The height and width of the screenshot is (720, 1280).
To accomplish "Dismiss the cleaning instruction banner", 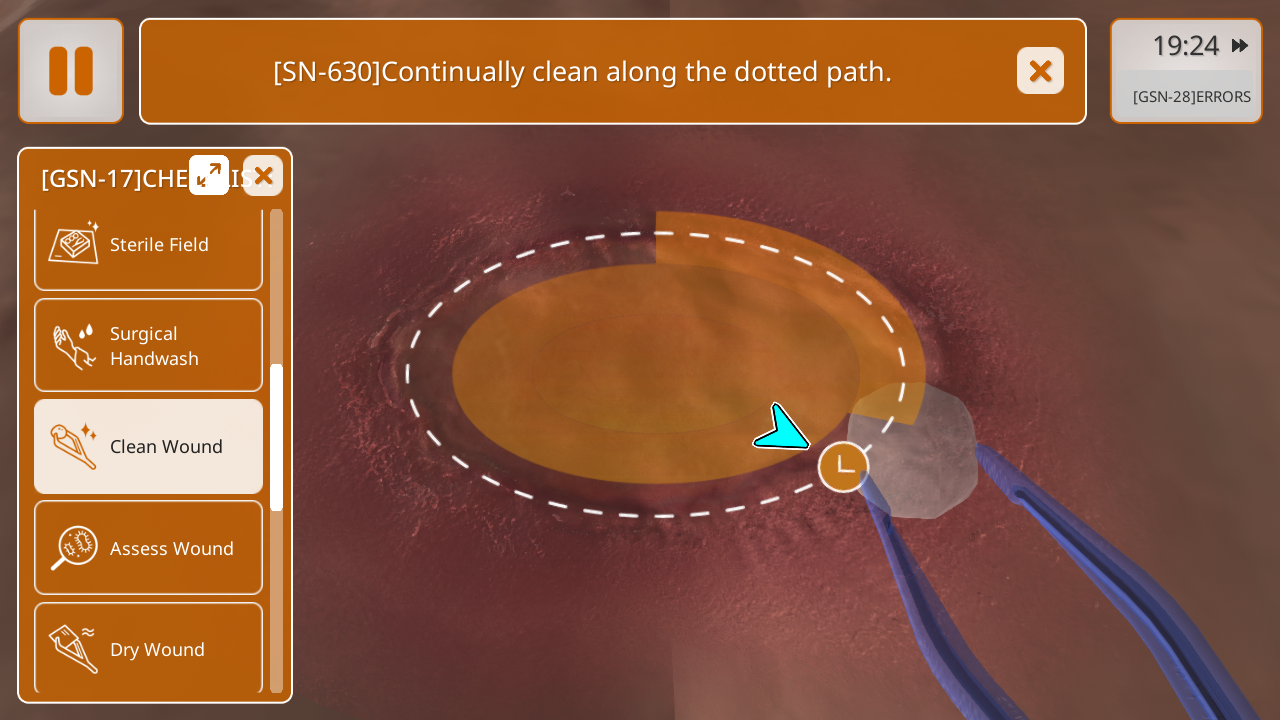I will [1040, 71].
